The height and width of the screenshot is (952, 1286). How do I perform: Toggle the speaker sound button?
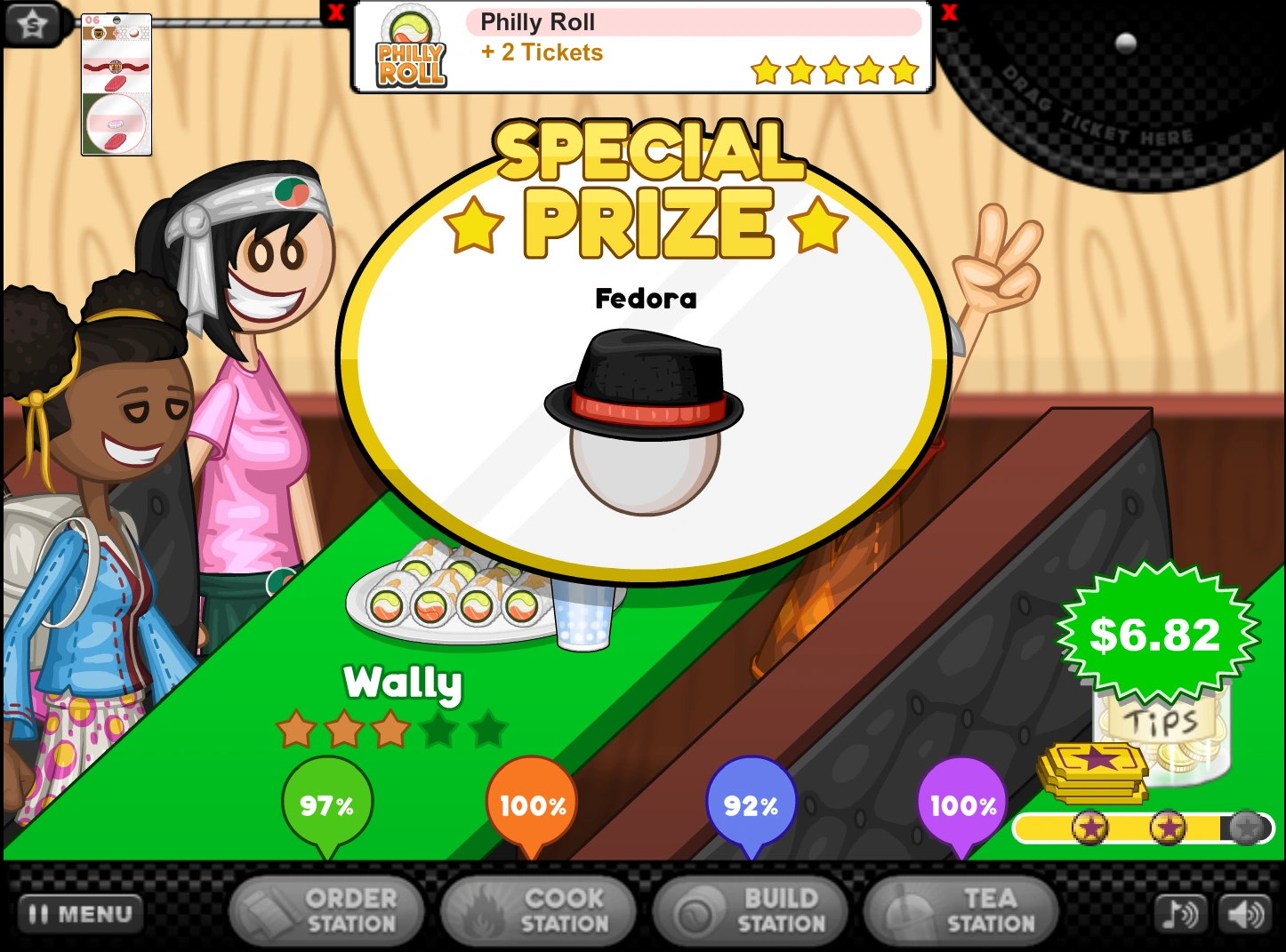[1245, 913]
